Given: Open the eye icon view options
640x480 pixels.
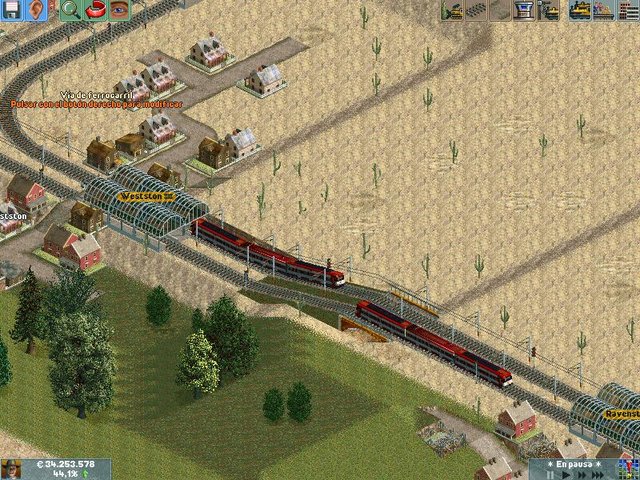Looking at the screenshot, I should [x=119, y=10].
